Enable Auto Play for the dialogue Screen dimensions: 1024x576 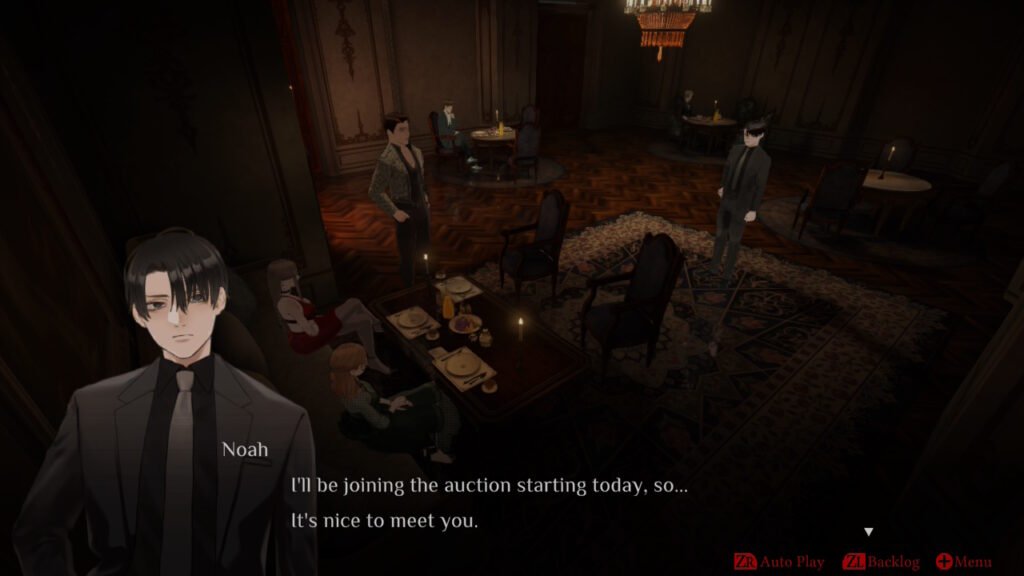[780, 562]
